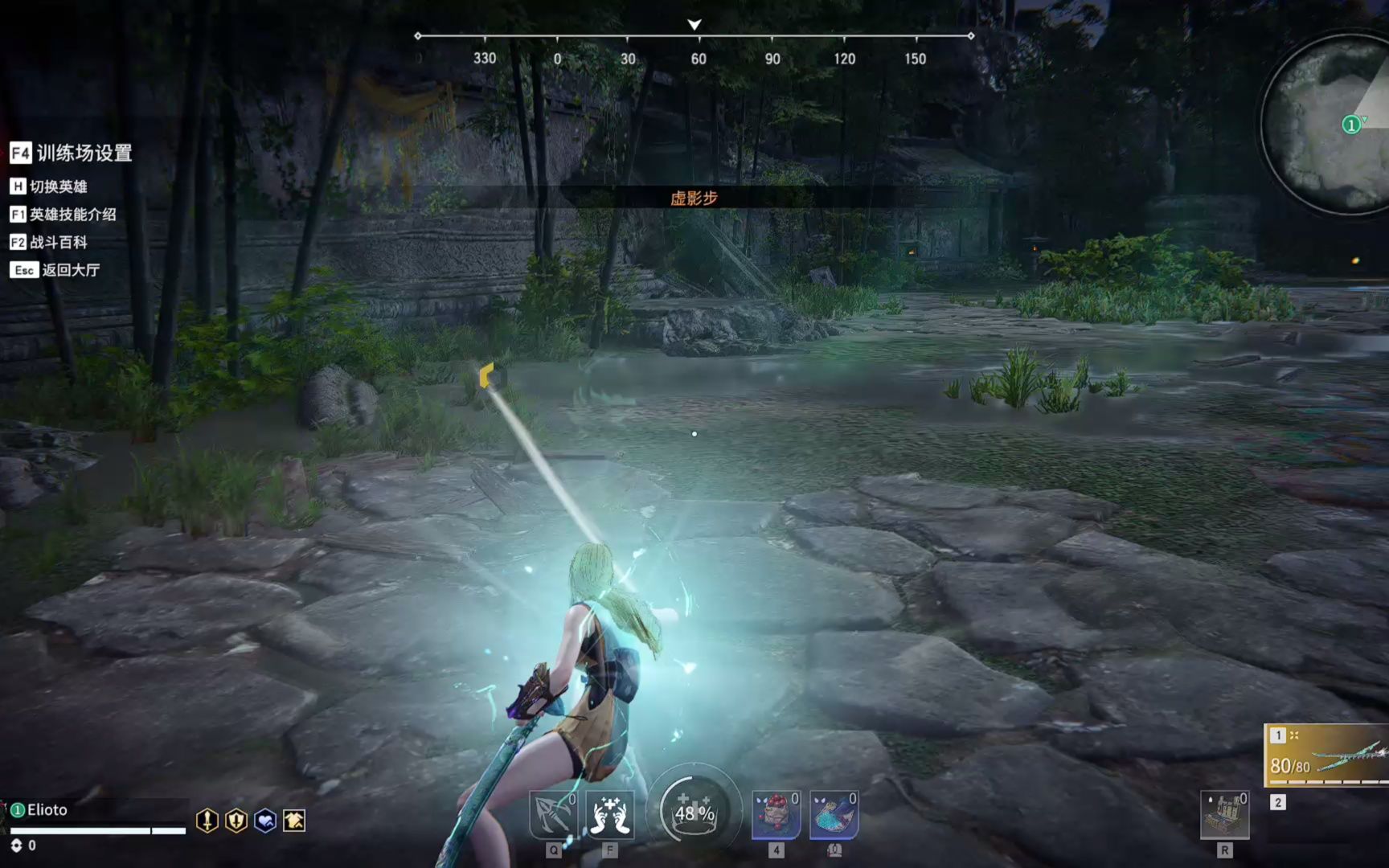Screen dimensions: 1389x868
Task: Trigger the 48% ultimate gauge
Action: tap(694, 812)
